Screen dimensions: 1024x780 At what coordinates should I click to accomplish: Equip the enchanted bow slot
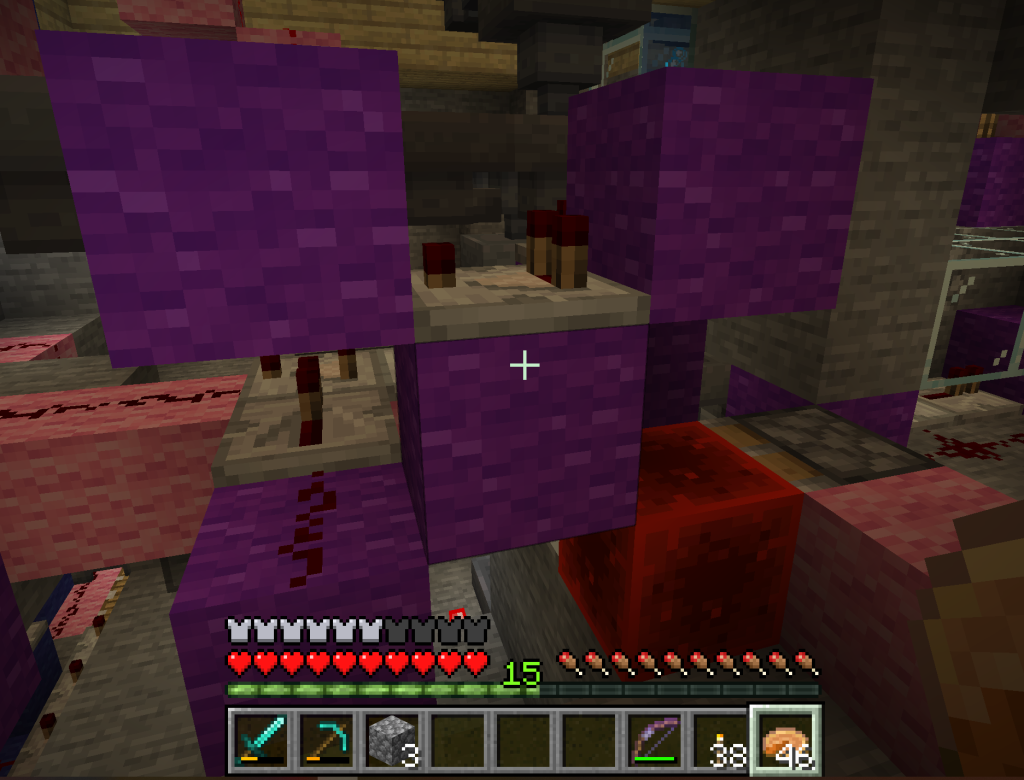[656, 743]
